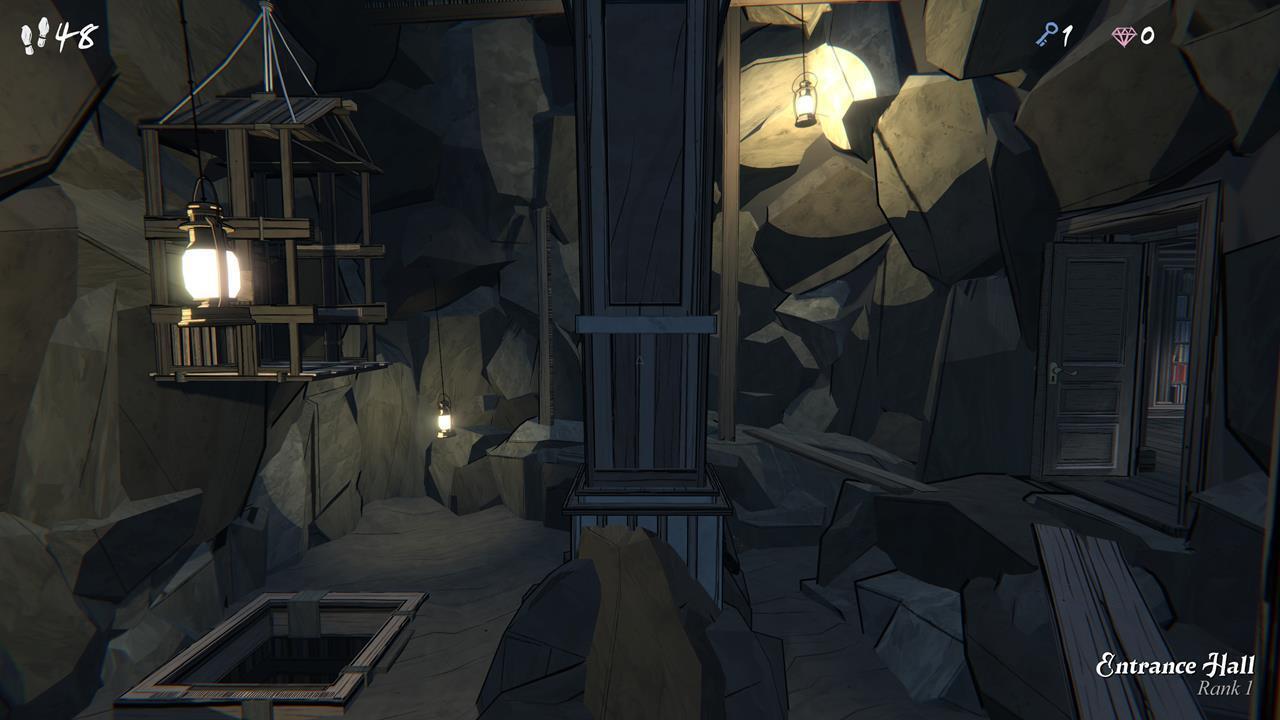The height and width of the screenshot is (720, 1280).
Task: Click the small dim lantern on the cave wall
Action: [x=442, y=424]
